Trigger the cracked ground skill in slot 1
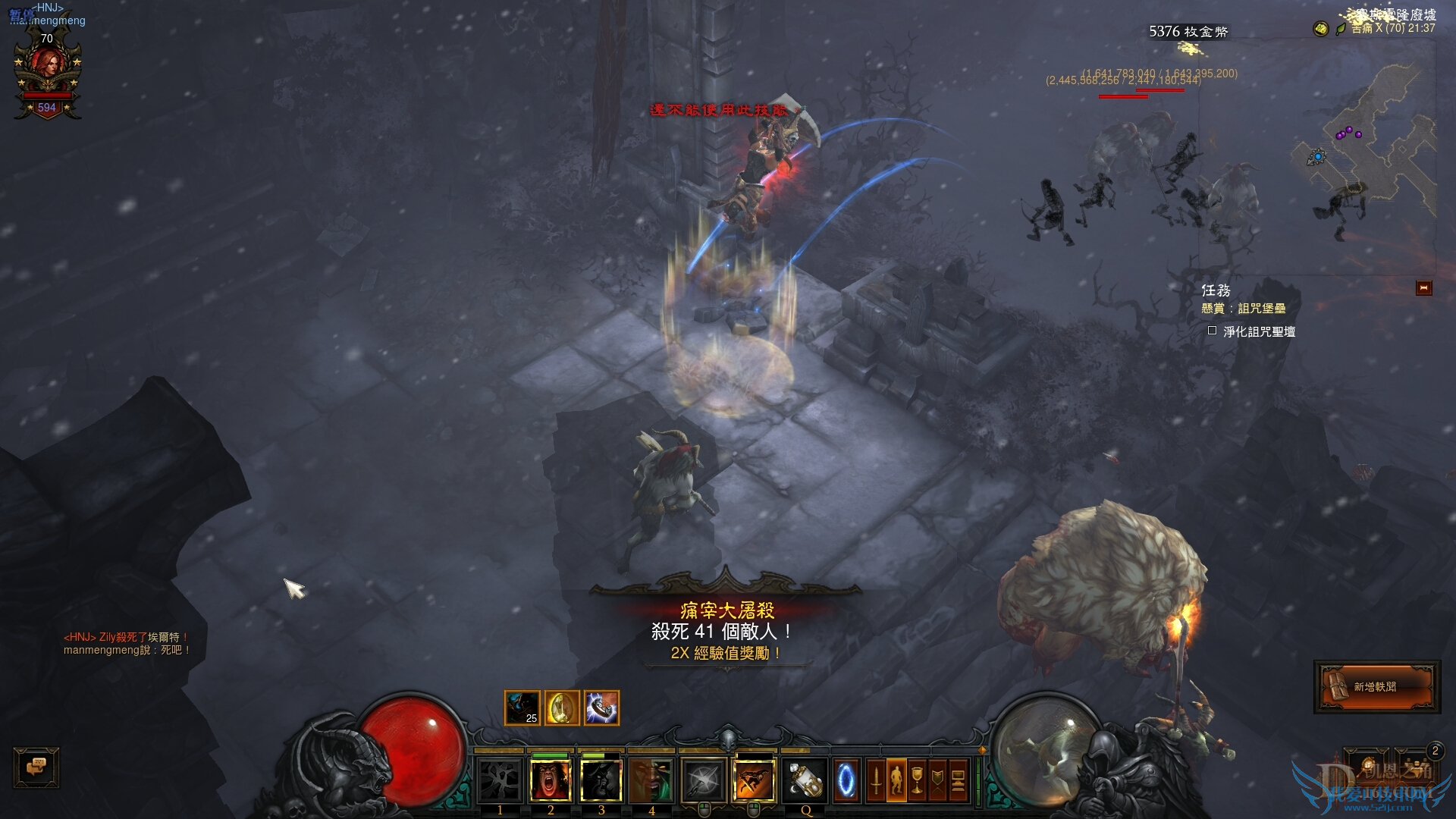Viewport: 1456px width, 819px height. point(500,780)
